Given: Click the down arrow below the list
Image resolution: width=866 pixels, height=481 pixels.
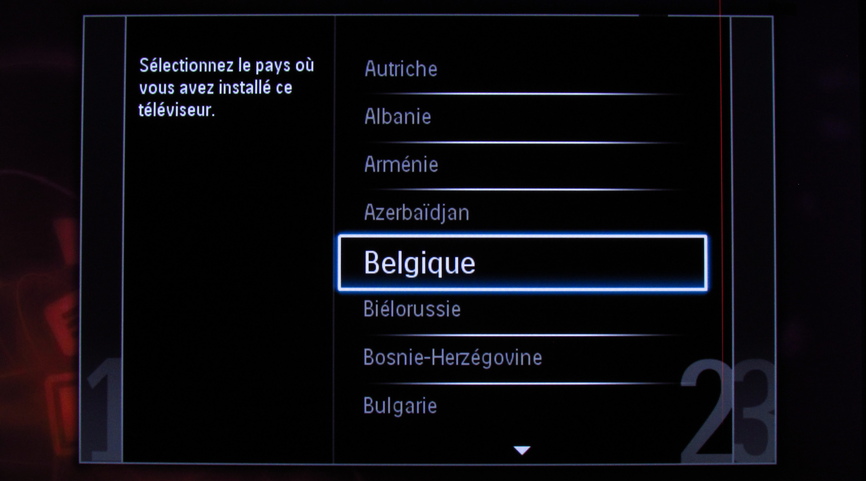Looking at the screenshot, I should point(521,451).
